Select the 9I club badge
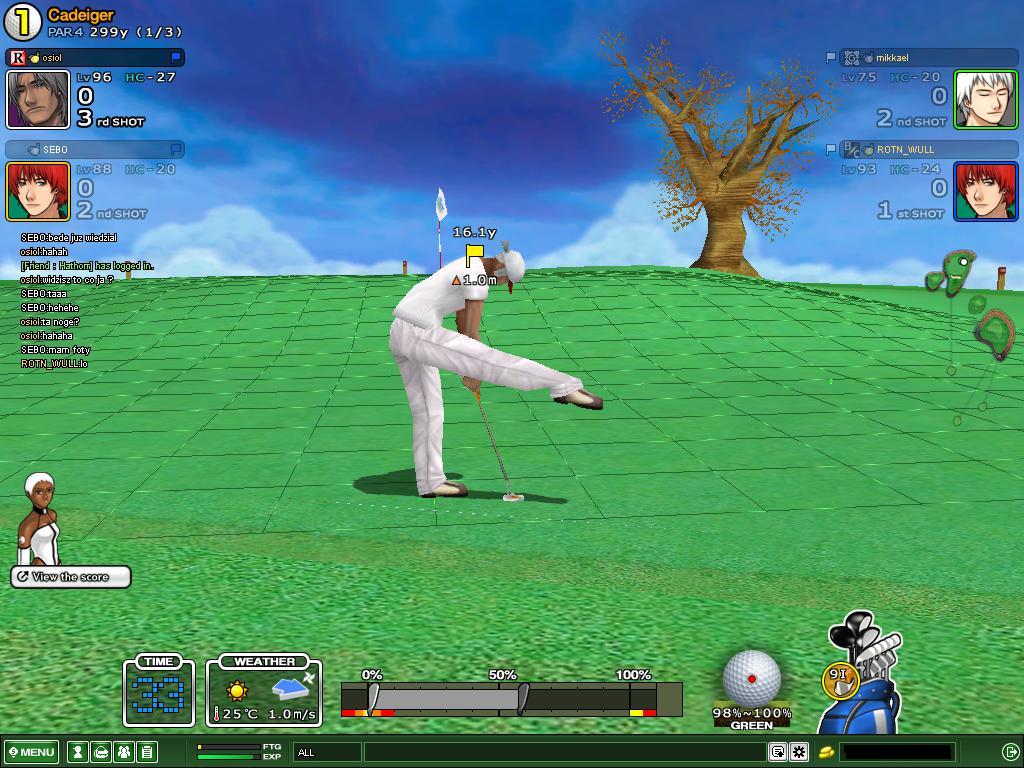The height and width of the screenshot is (768, 1024). [839, 678]
